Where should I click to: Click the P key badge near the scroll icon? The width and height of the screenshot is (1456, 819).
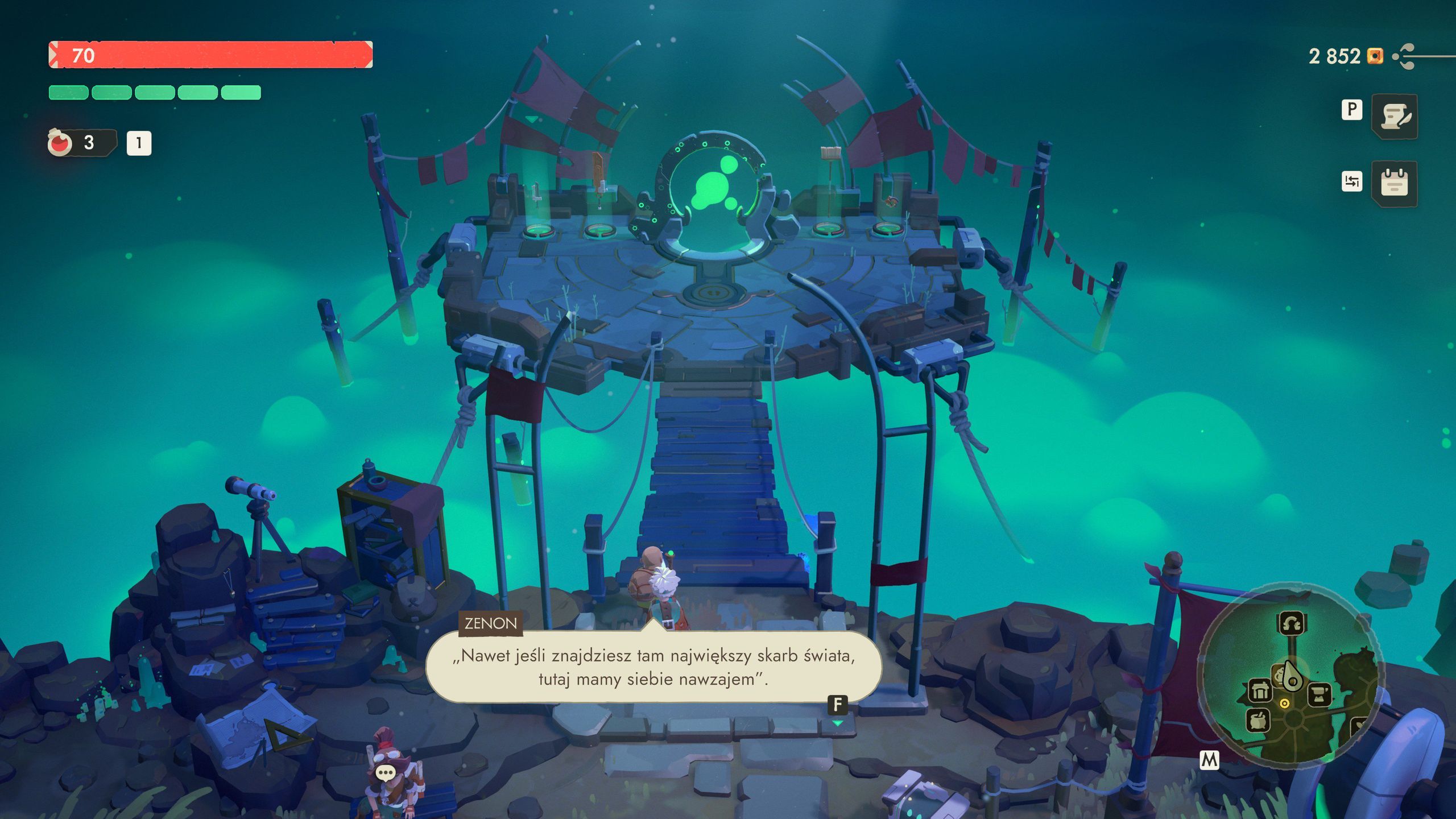pos(1352,110)
